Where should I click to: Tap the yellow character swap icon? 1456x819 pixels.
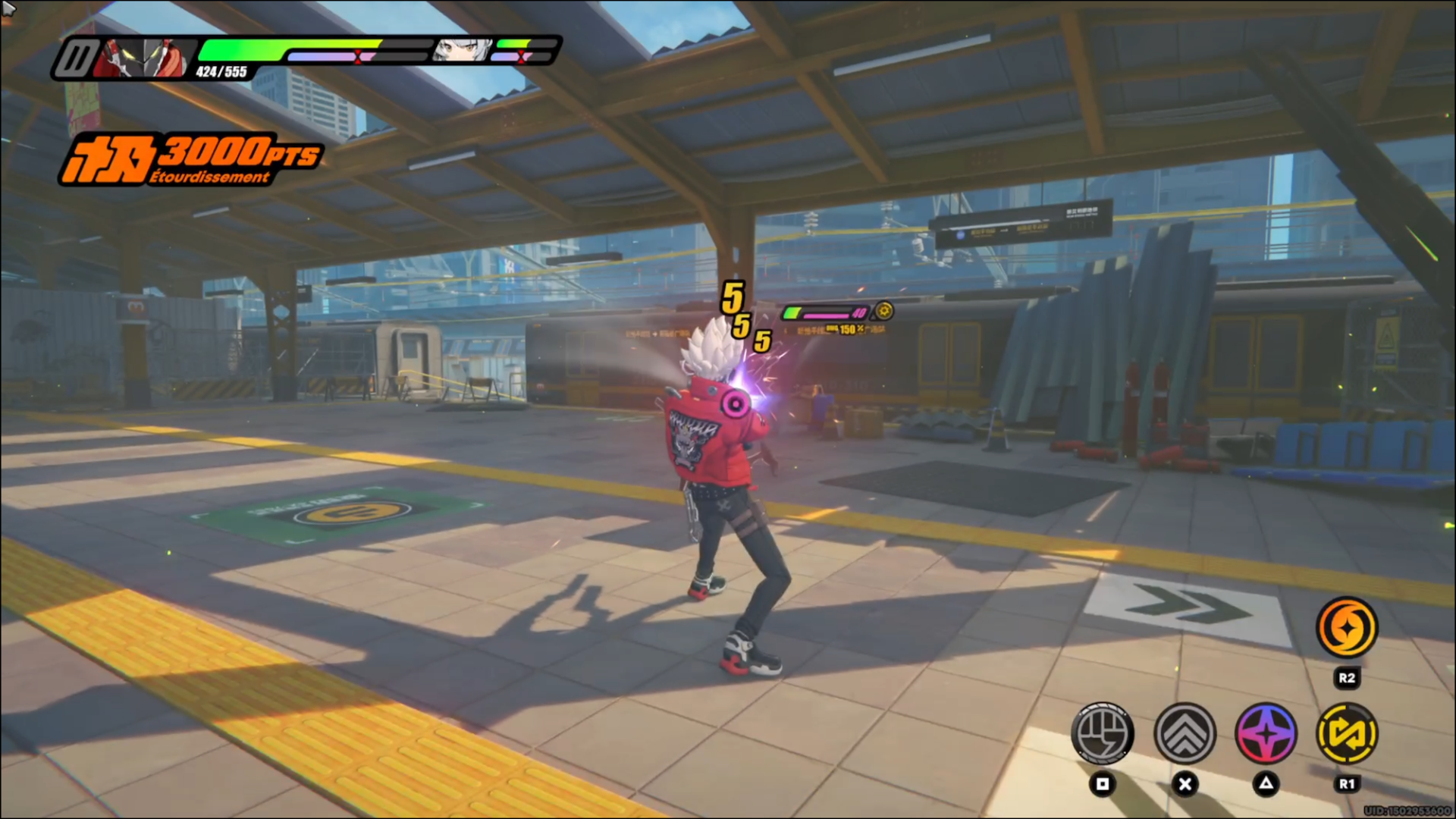tap(1347, 733)
